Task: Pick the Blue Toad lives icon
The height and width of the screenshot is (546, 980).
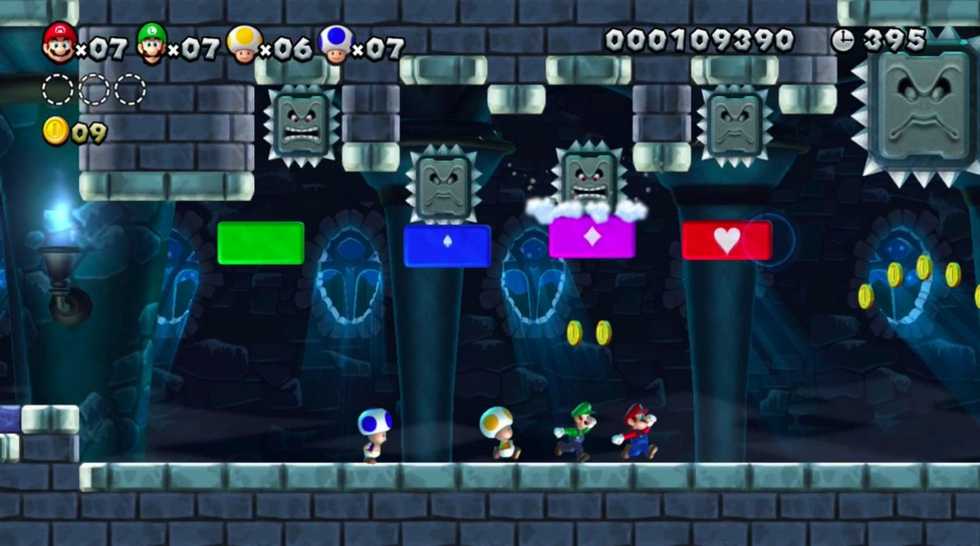Action: pos(335,43)
